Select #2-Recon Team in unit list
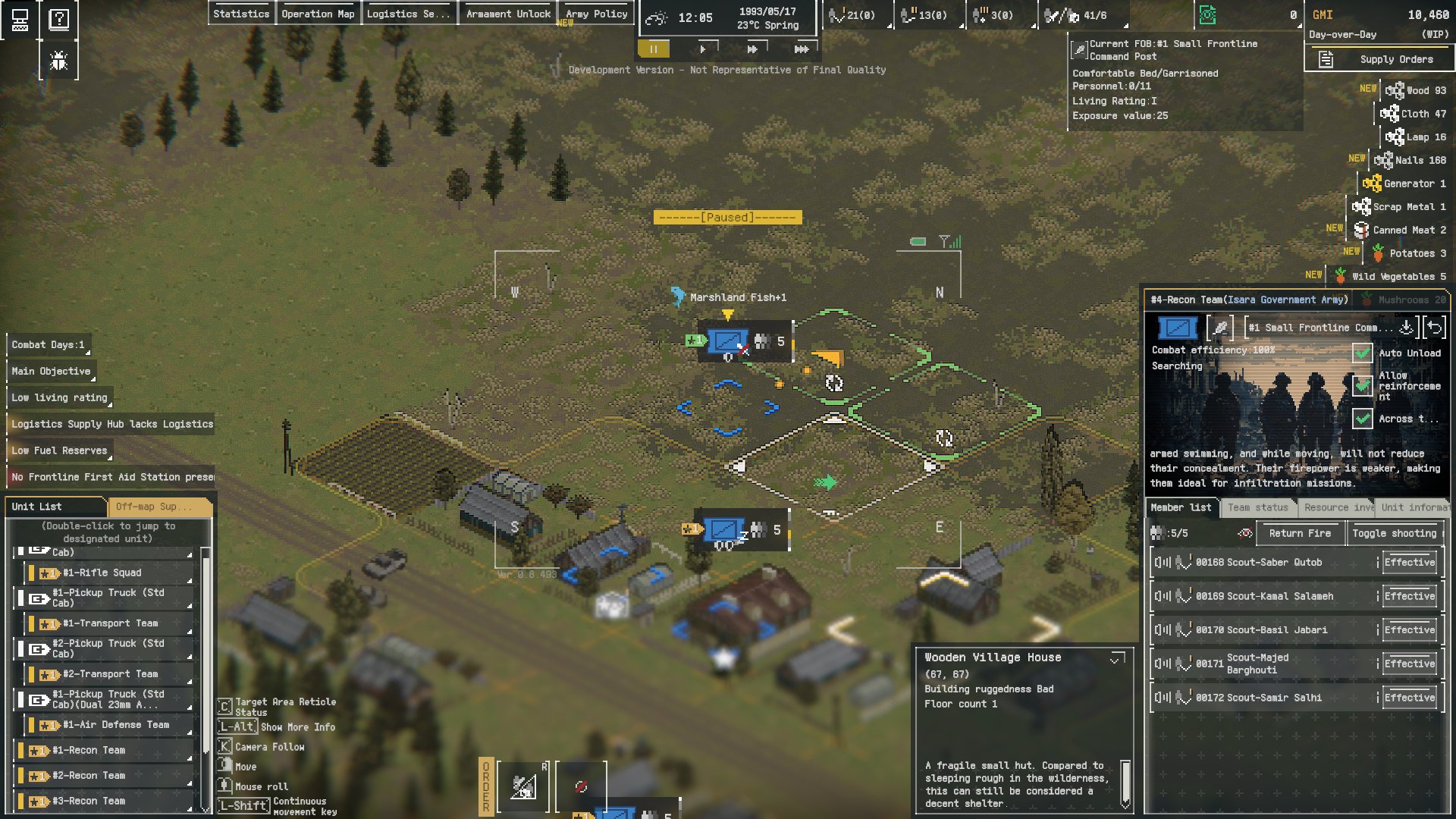This screenshot has width=1456, height=819. (89, 775)
